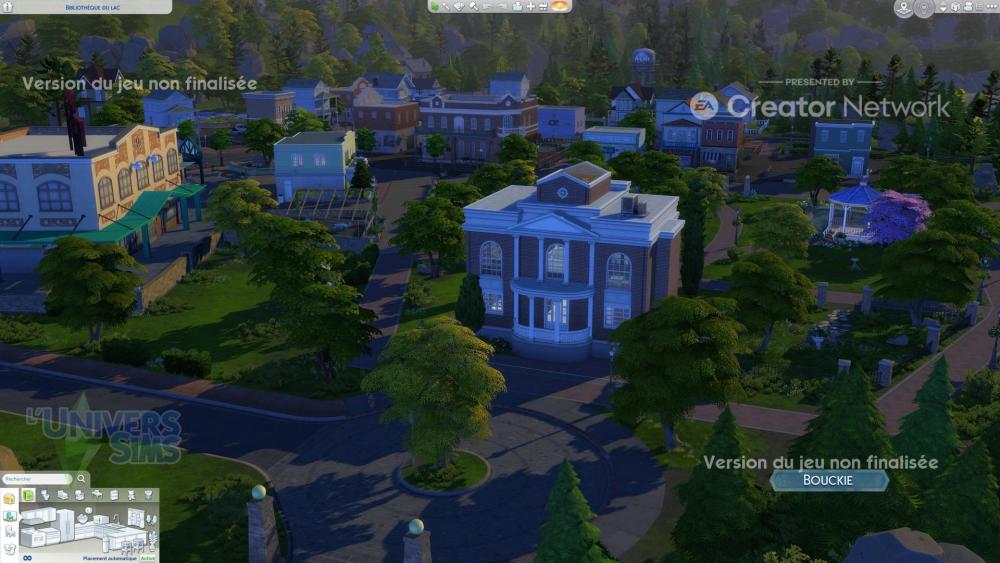The image size is (1000, 563).
Task: Open the map pin travel button
Action: pos(903,8)
